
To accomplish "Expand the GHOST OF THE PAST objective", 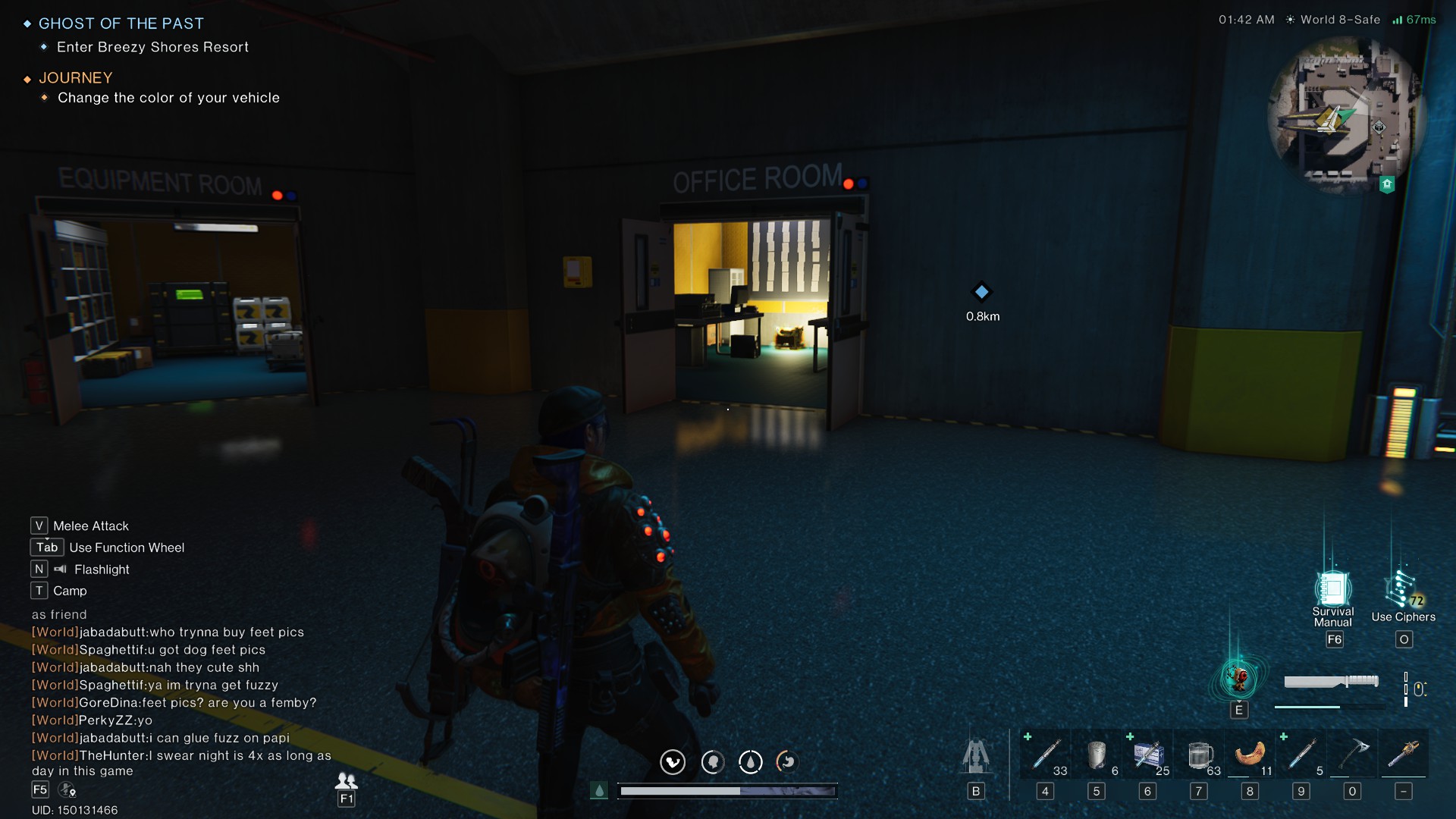I will (x=121, y=24).
